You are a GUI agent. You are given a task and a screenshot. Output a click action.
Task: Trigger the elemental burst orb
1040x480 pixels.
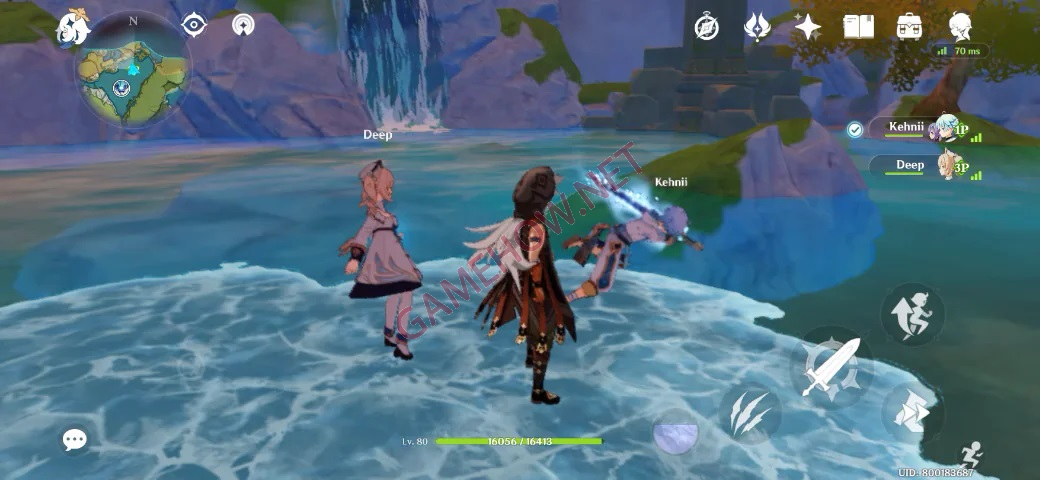tap(676, 433)
